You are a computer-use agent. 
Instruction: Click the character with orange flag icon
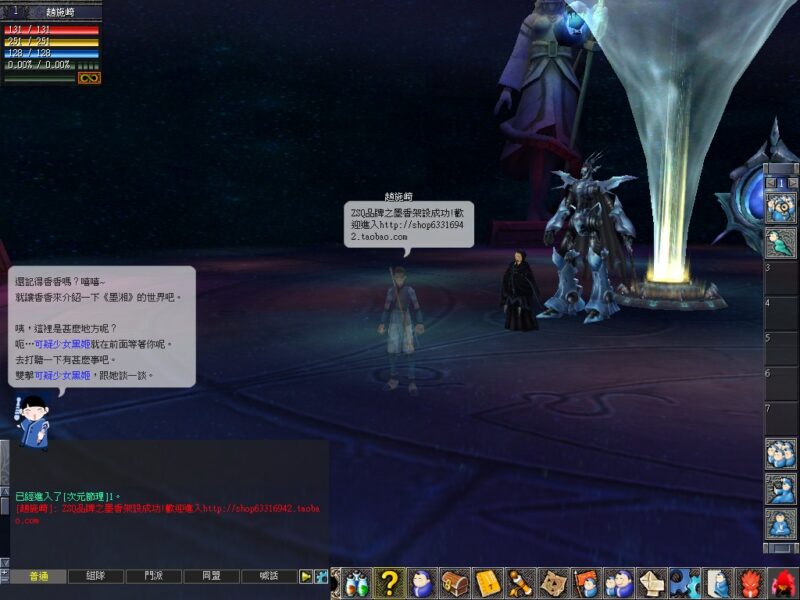tap(584, 583)
